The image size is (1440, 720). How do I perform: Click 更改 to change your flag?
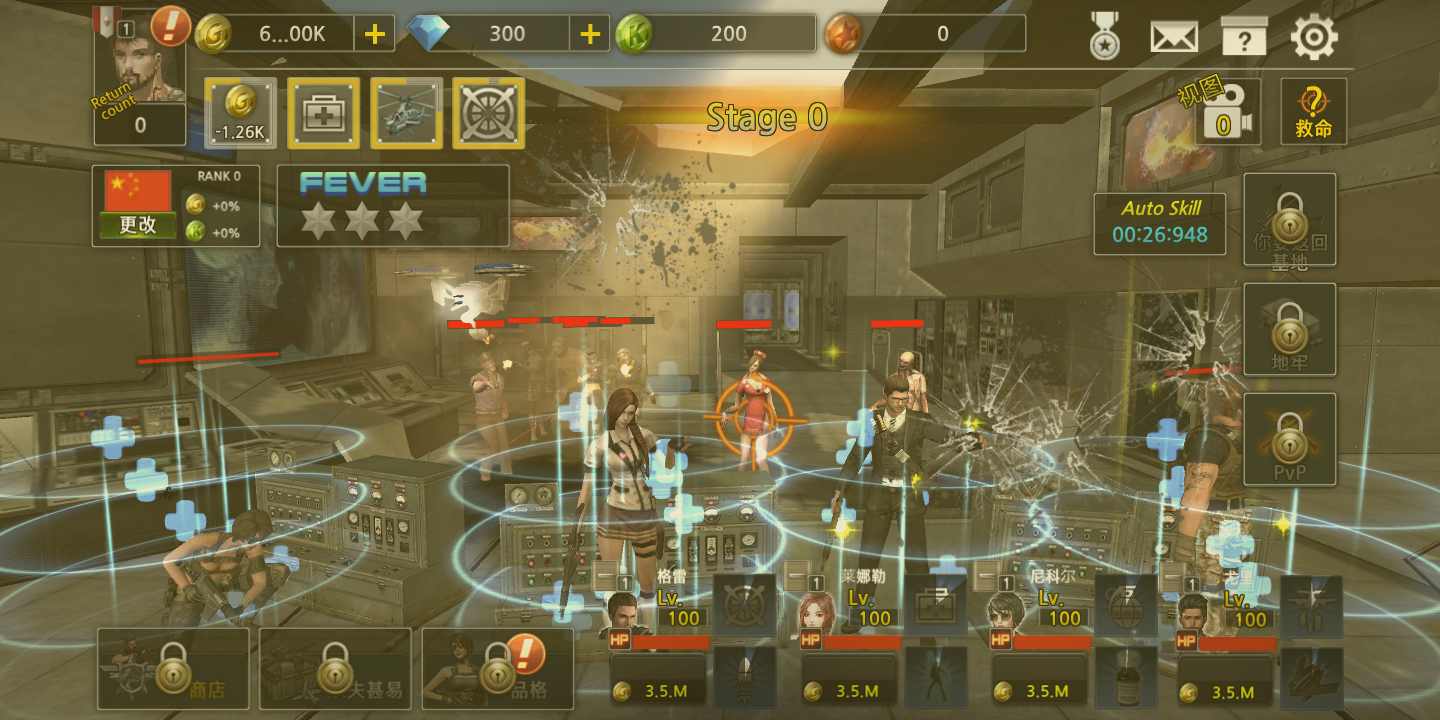tap(135, 224)
